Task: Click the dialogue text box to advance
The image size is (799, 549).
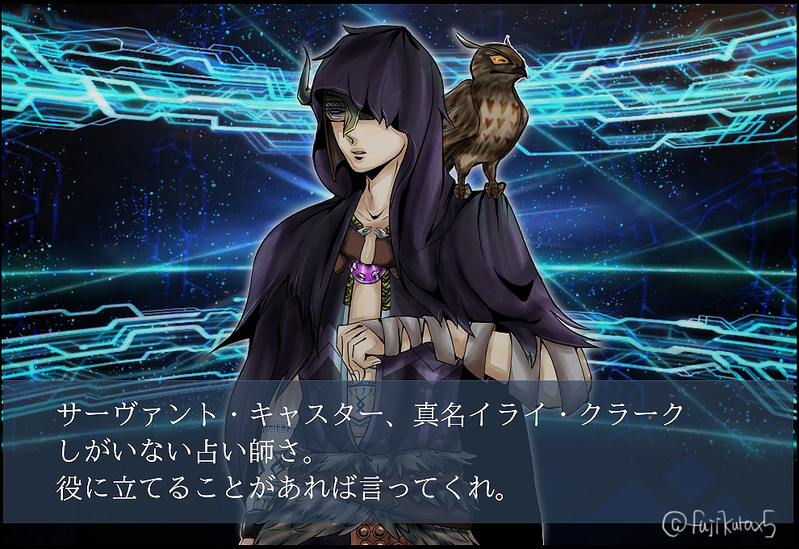Action: tap(399, 452)
